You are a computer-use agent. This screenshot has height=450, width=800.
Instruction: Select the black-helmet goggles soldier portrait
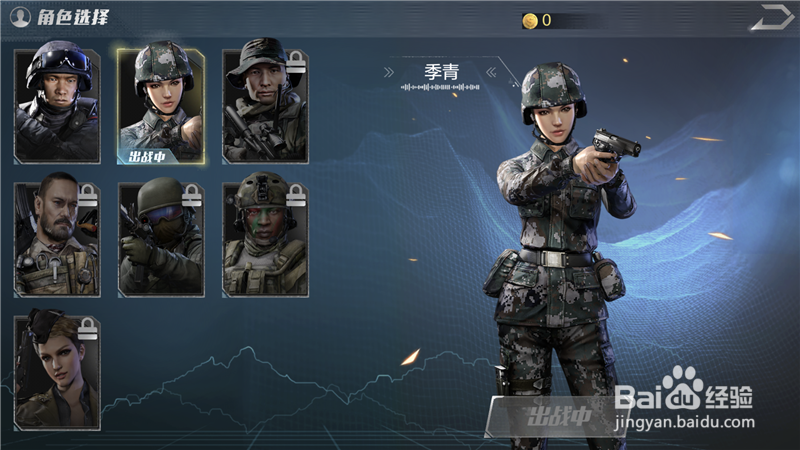point(57,103)
